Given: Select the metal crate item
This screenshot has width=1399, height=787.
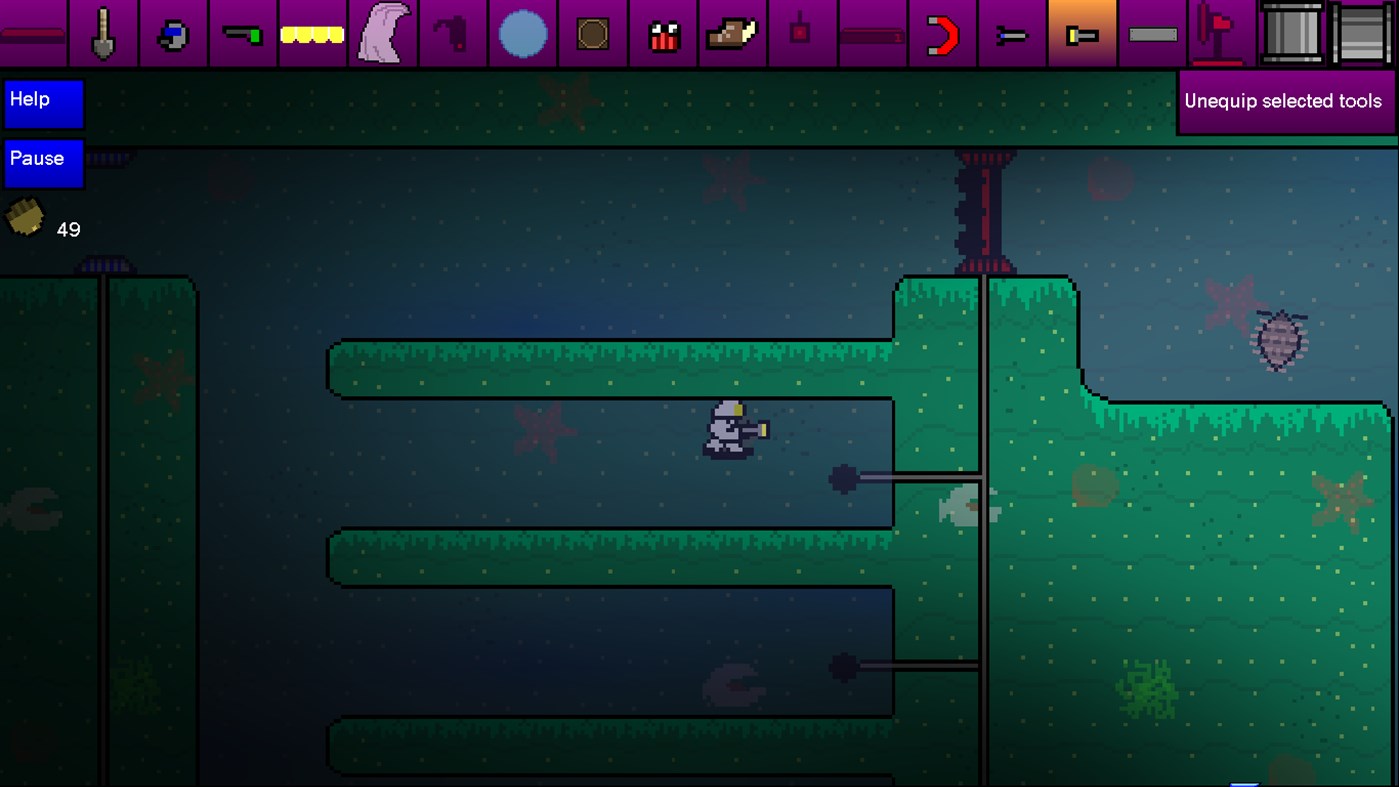Looking at the screenshot, I should [1362, 32].
